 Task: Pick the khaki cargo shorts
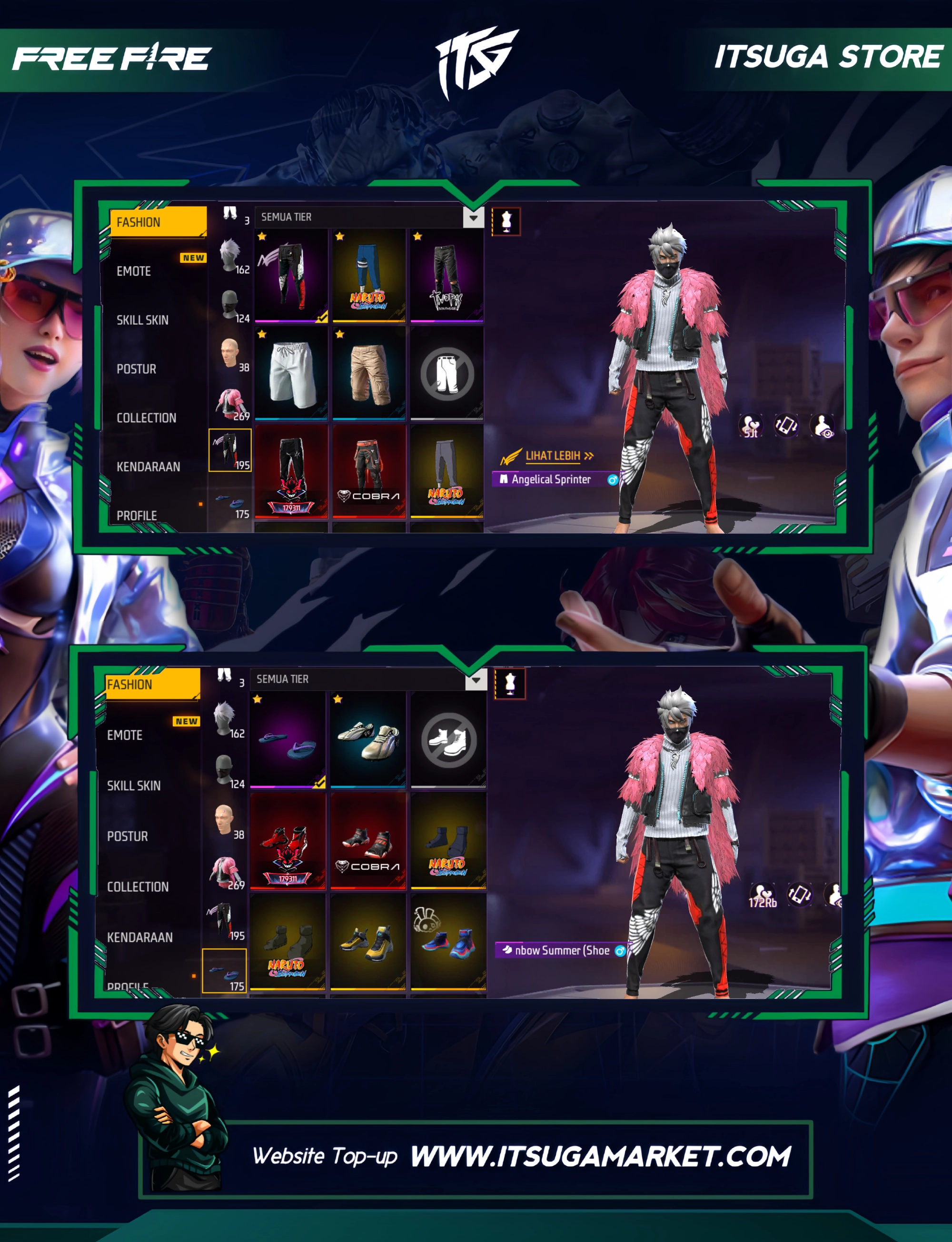pos(369,373)
